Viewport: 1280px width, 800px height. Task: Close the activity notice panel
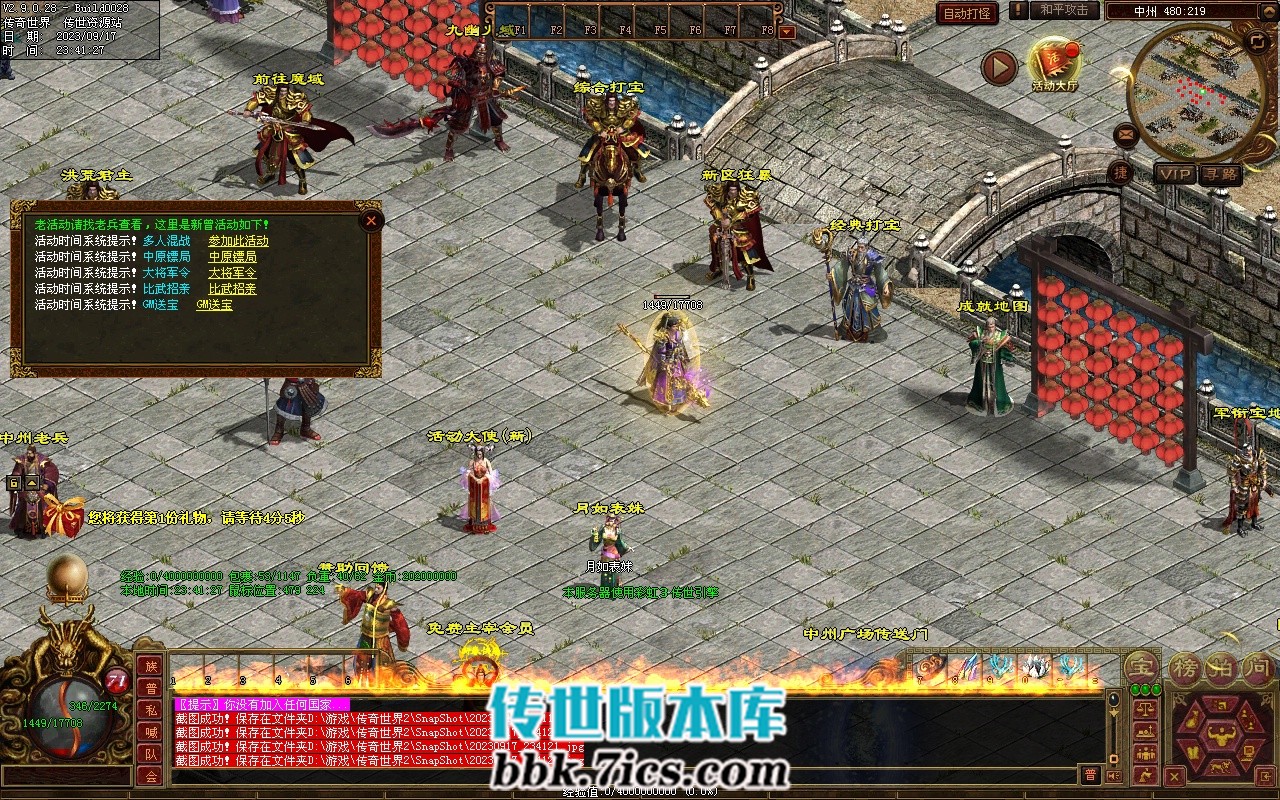[x=371, y=221]
